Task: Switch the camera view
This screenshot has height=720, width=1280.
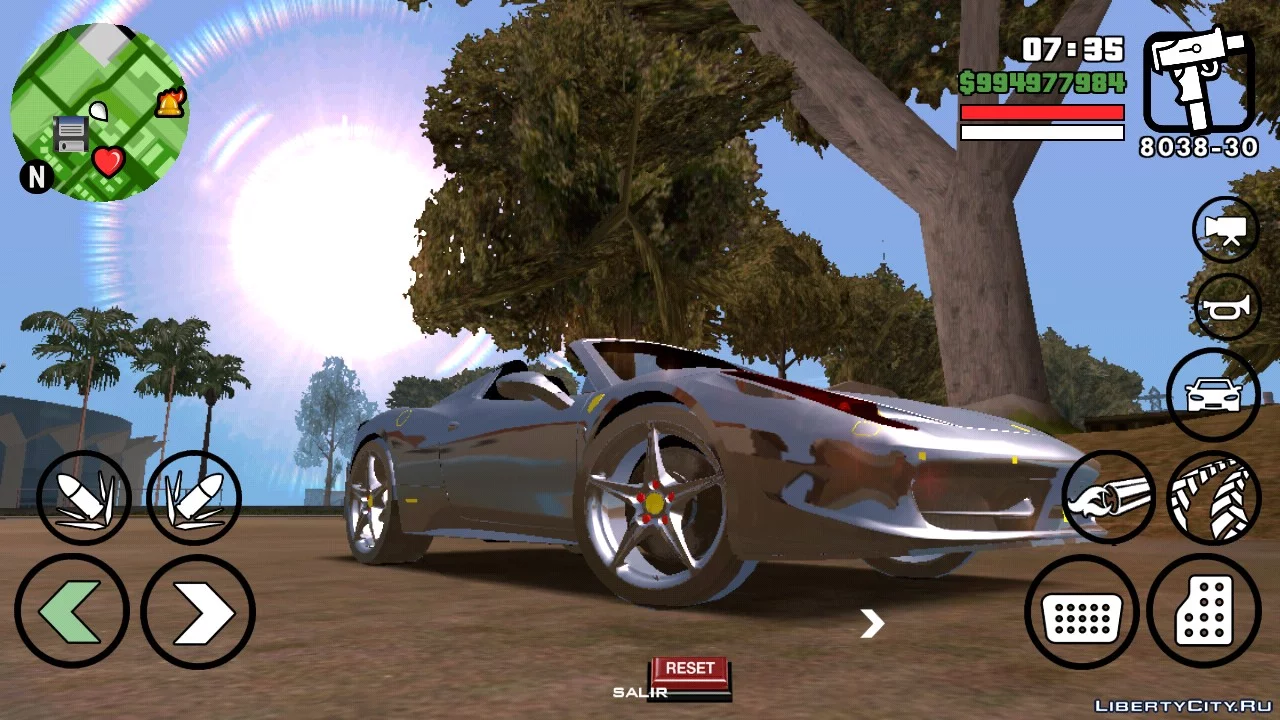Action: (x=1226, y=230)
